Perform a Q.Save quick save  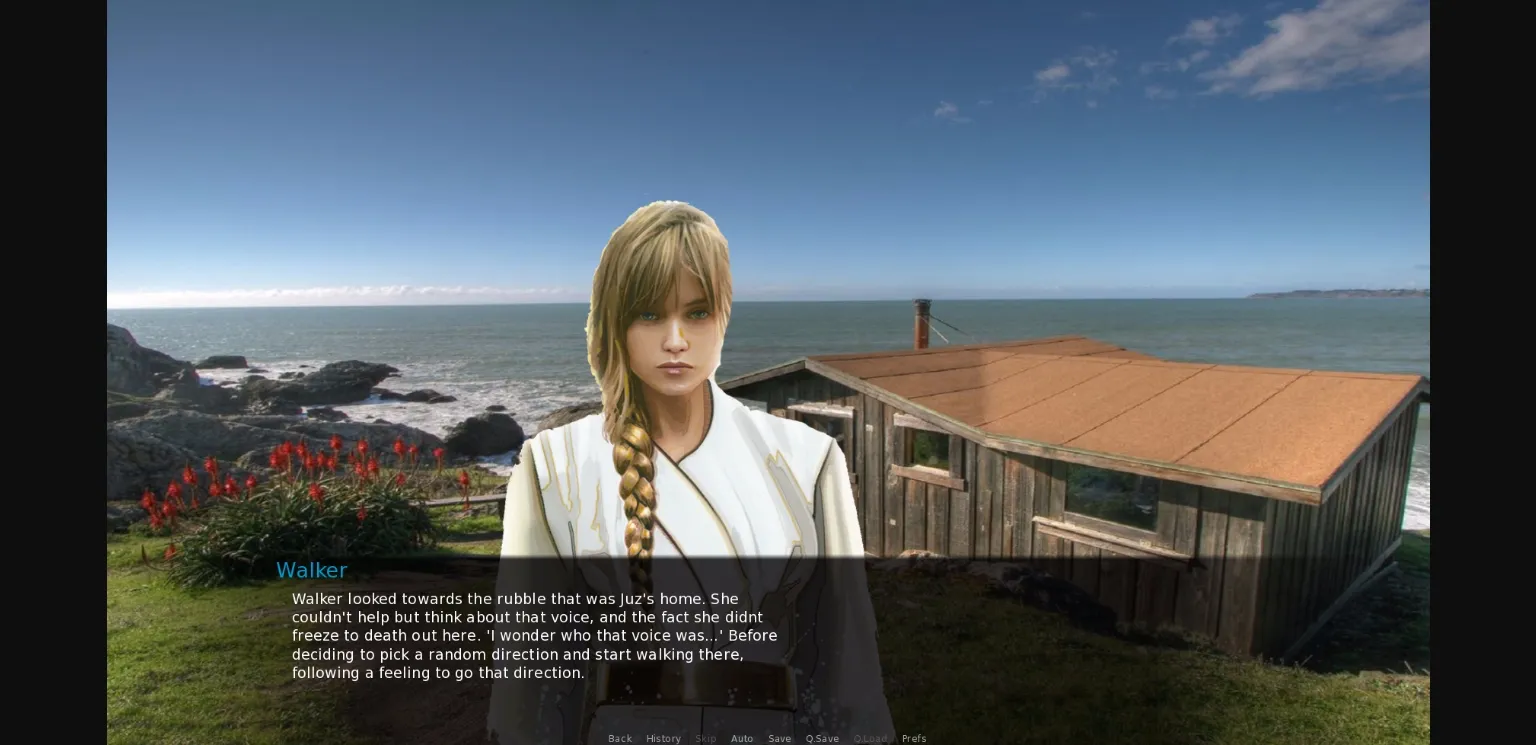coord(822,738)
